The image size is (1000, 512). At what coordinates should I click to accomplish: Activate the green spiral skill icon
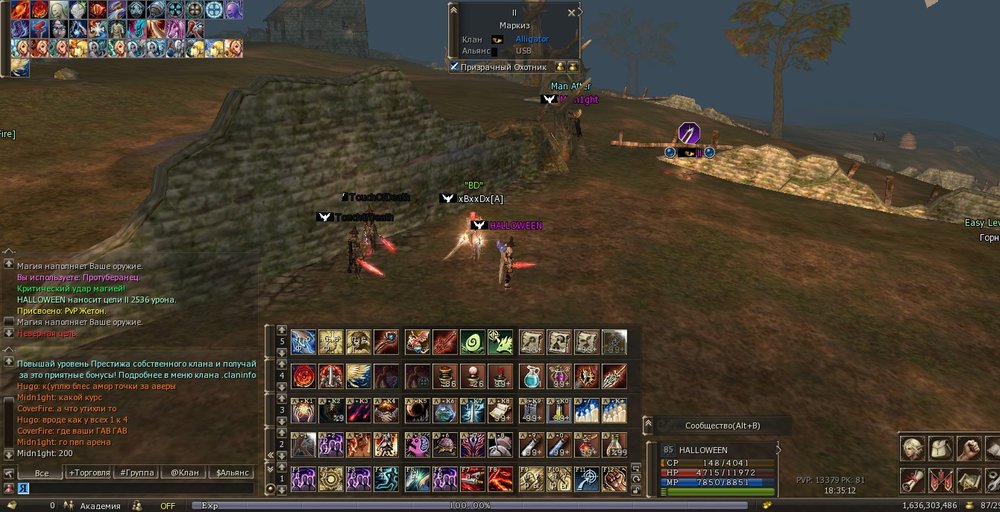[x=472, y=342]
